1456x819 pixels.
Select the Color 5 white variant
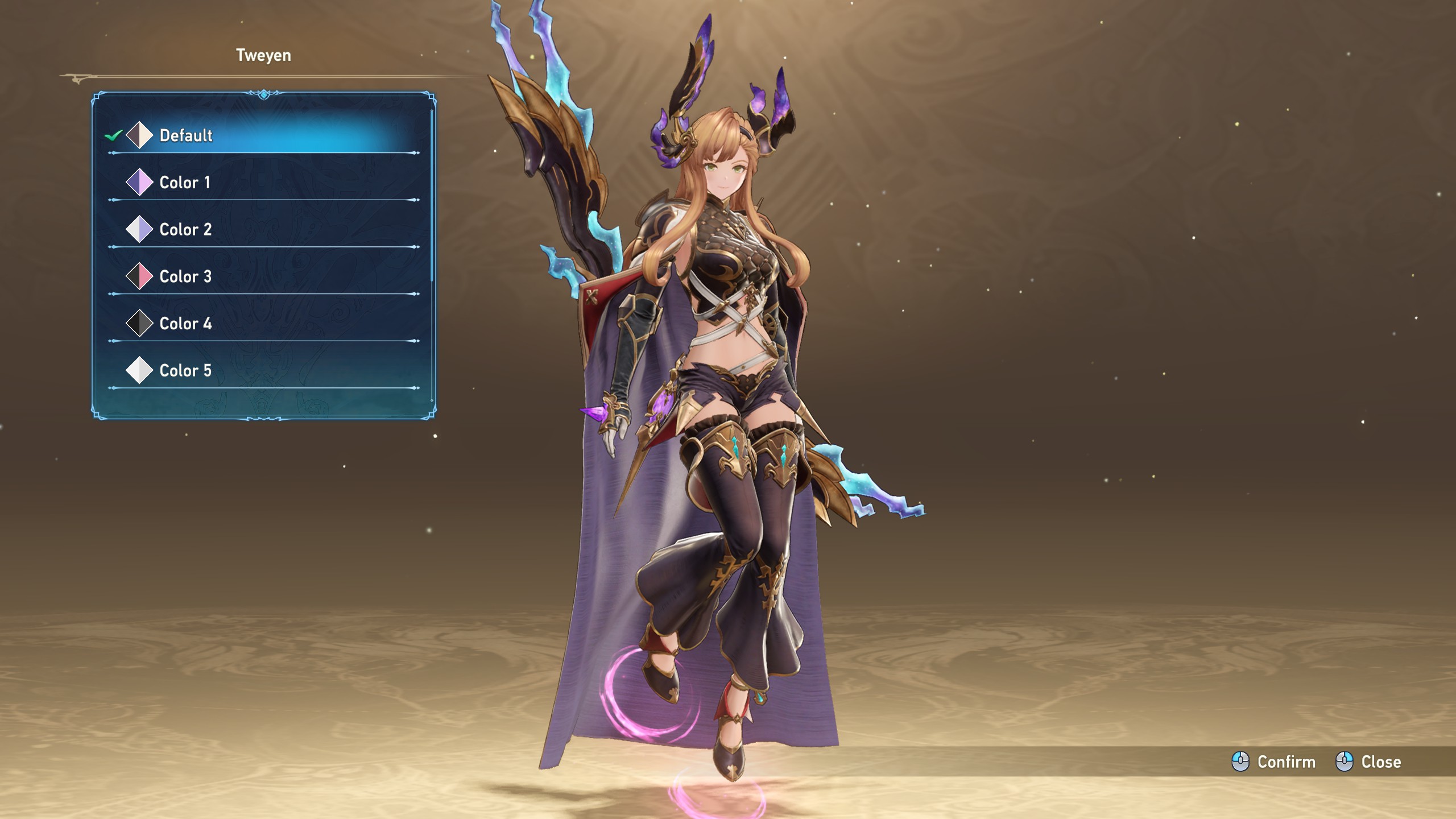(x=185, y=371)
